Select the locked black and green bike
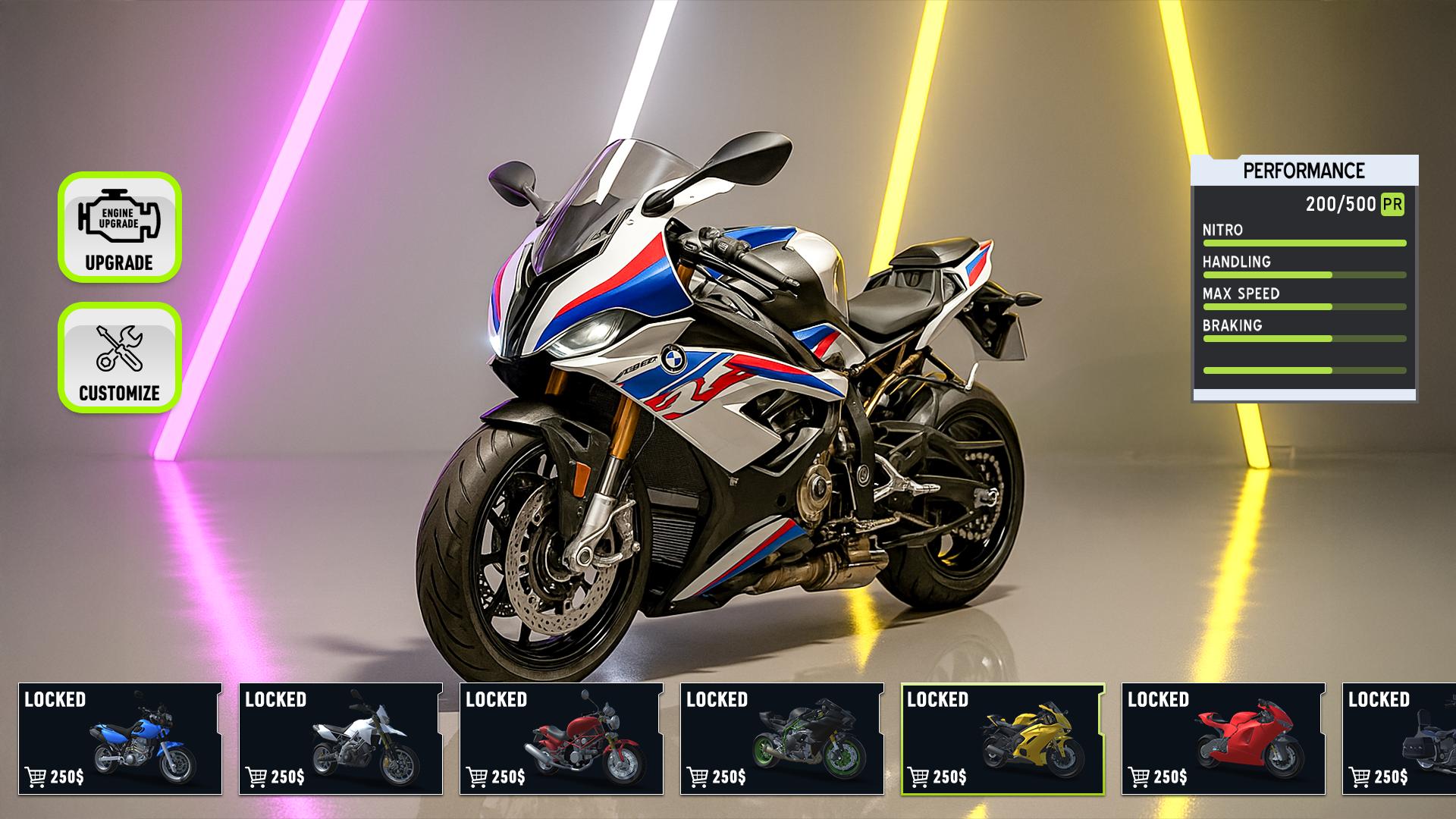This screenshot has width=1456, height=819. coord(782,739)
